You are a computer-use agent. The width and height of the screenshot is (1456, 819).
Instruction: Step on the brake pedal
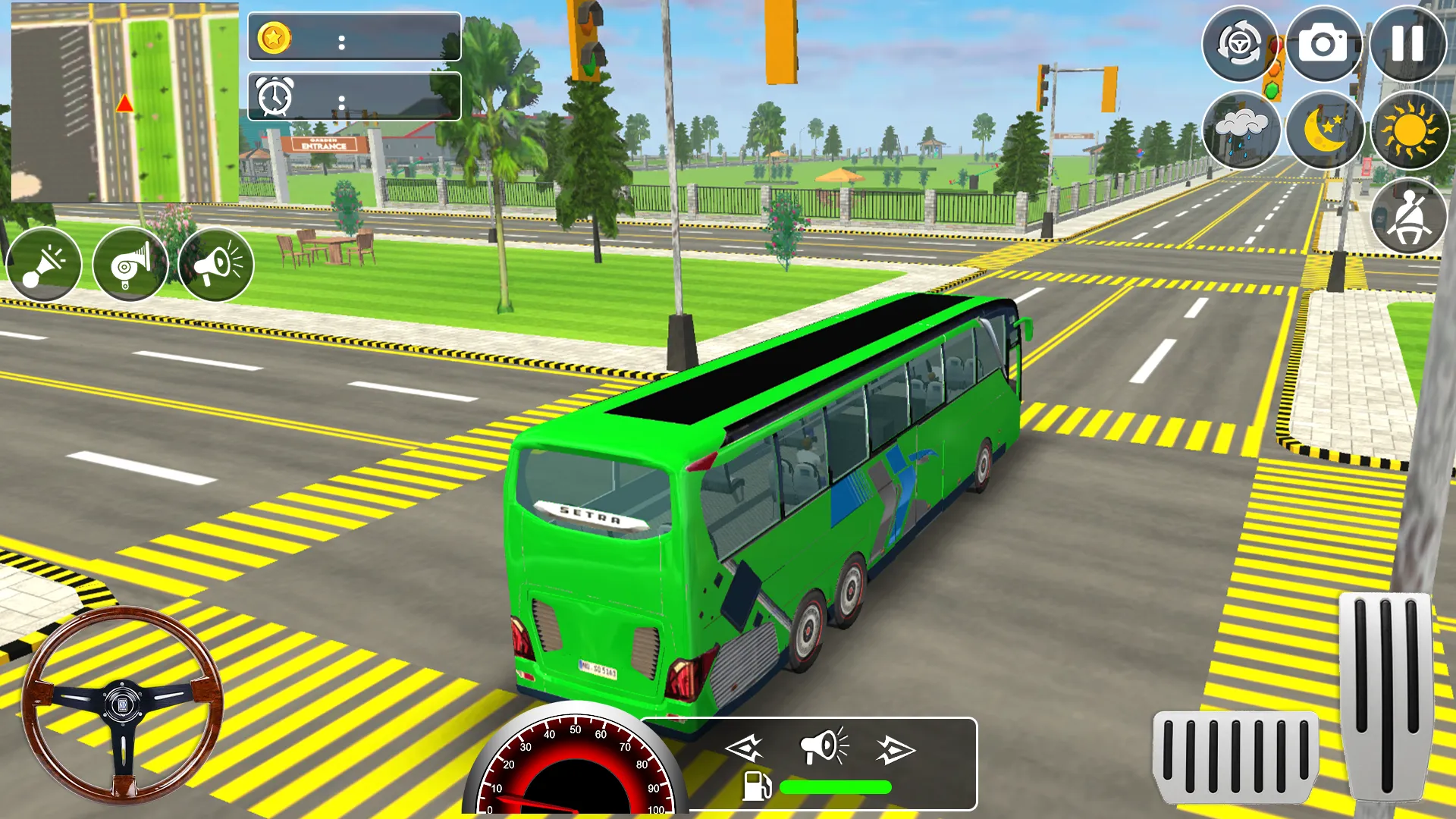coord(1235,756)
